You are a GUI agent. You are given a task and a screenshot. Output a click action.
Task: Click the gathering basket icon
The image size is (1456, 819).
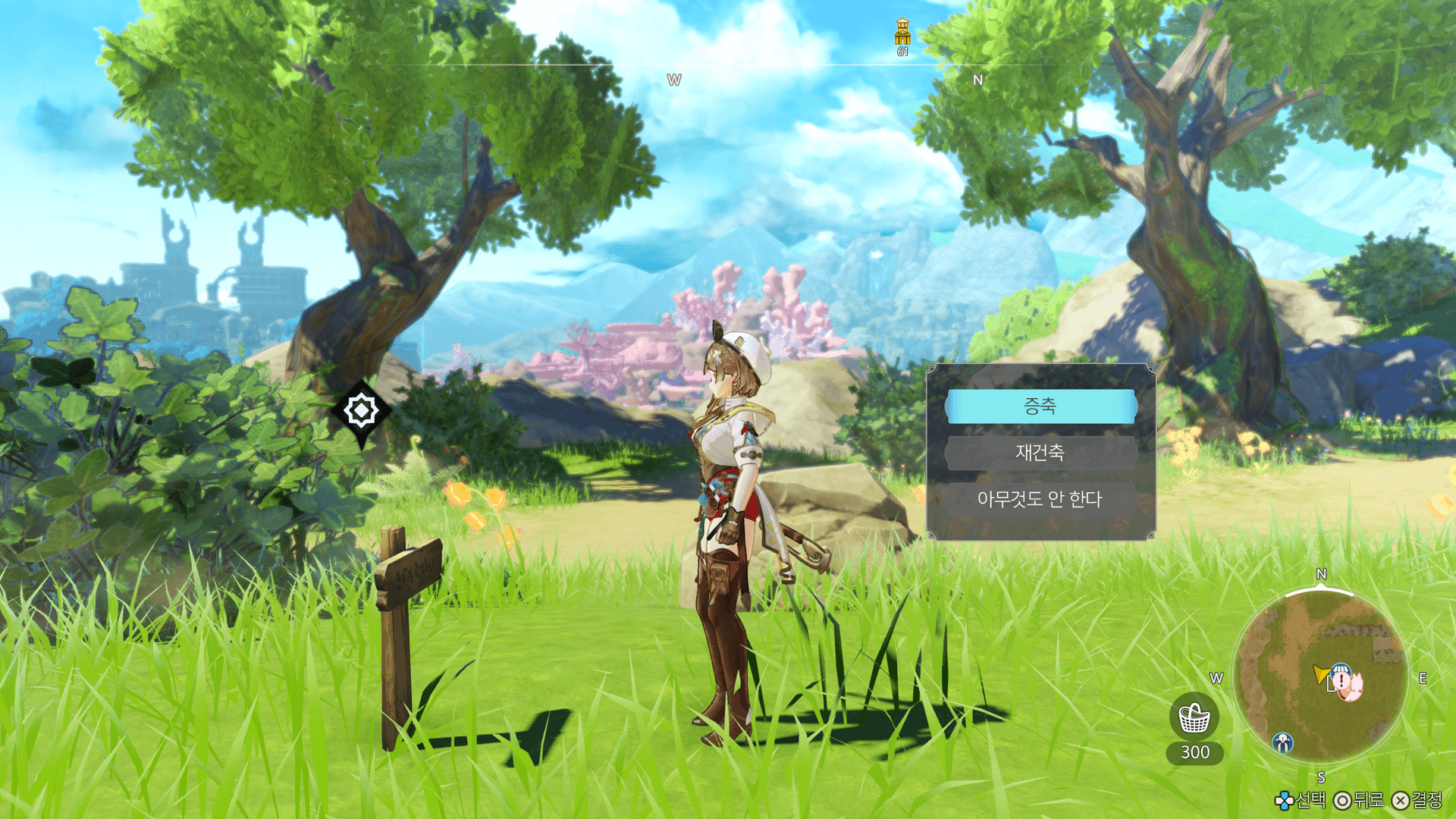click(x=1194, y=717)
